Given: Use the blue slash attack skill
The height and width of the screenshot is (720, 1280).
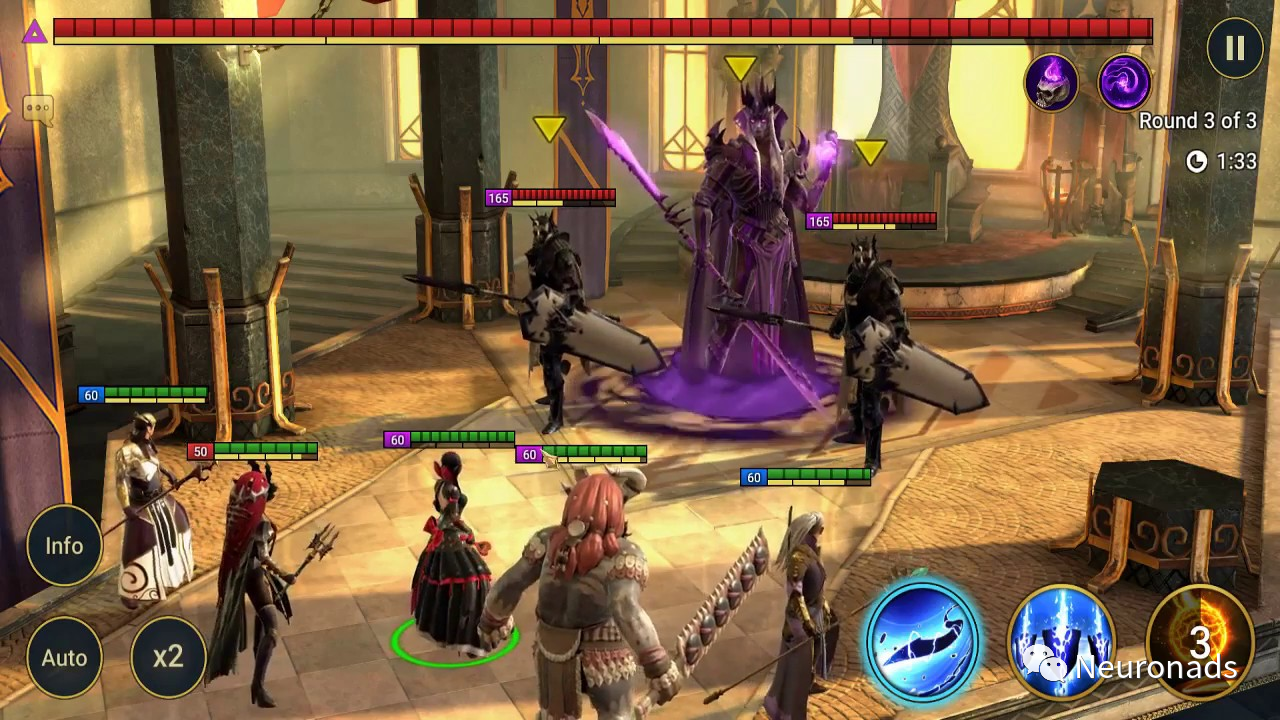Looking at the screenshot, I should click(x=921, y=639).
